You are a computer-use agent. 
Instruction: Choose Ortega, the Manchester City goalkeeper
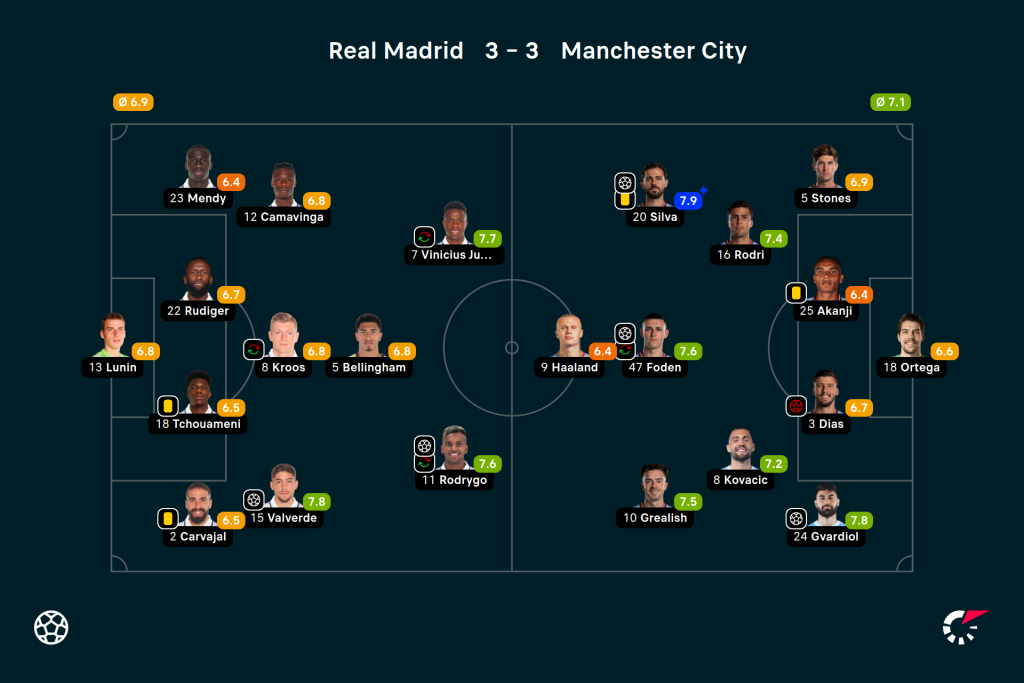click(912, 336)
